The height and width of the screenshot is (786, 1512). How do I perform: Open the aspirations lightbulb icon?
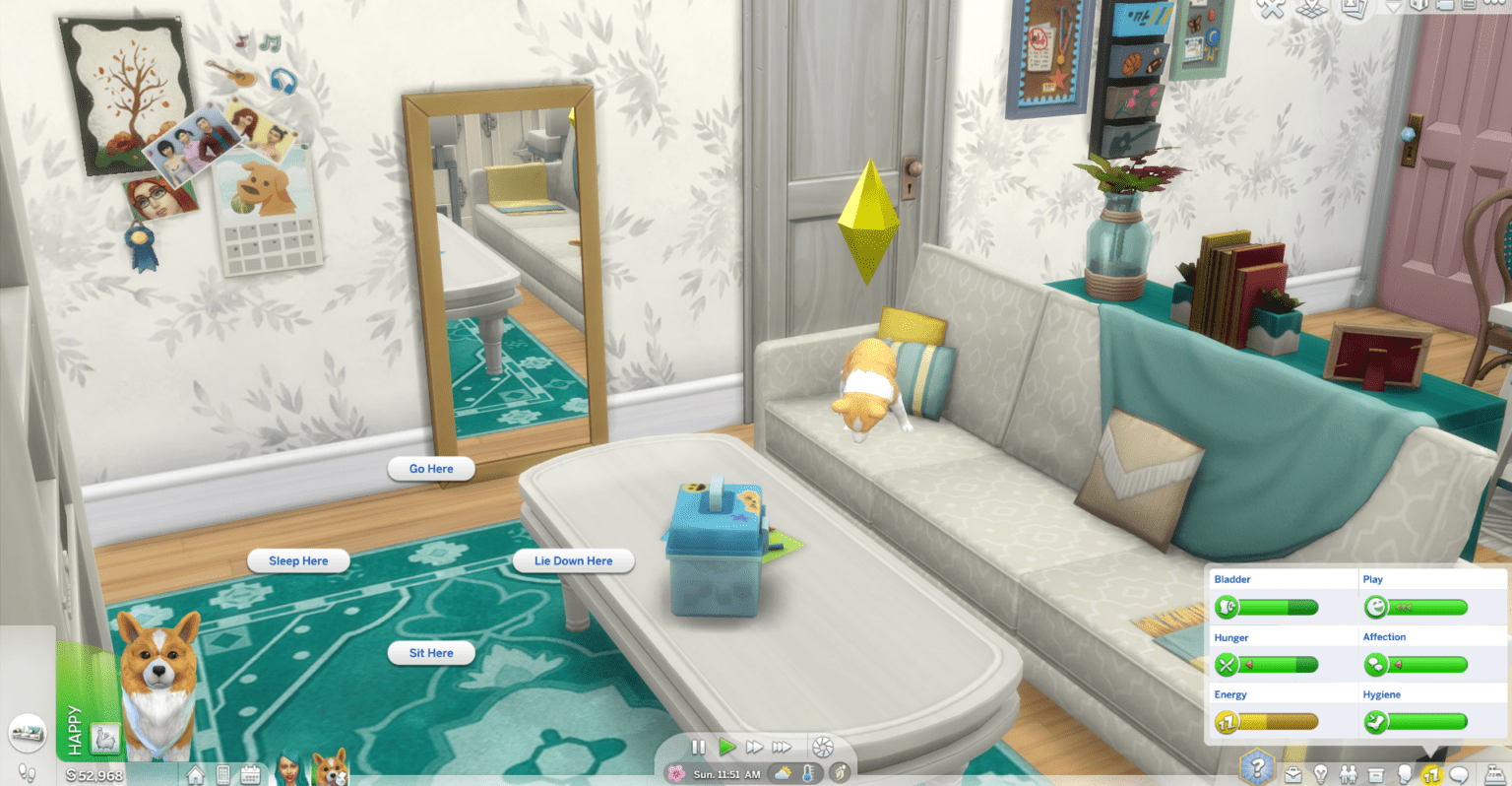tap(1321, 773)
